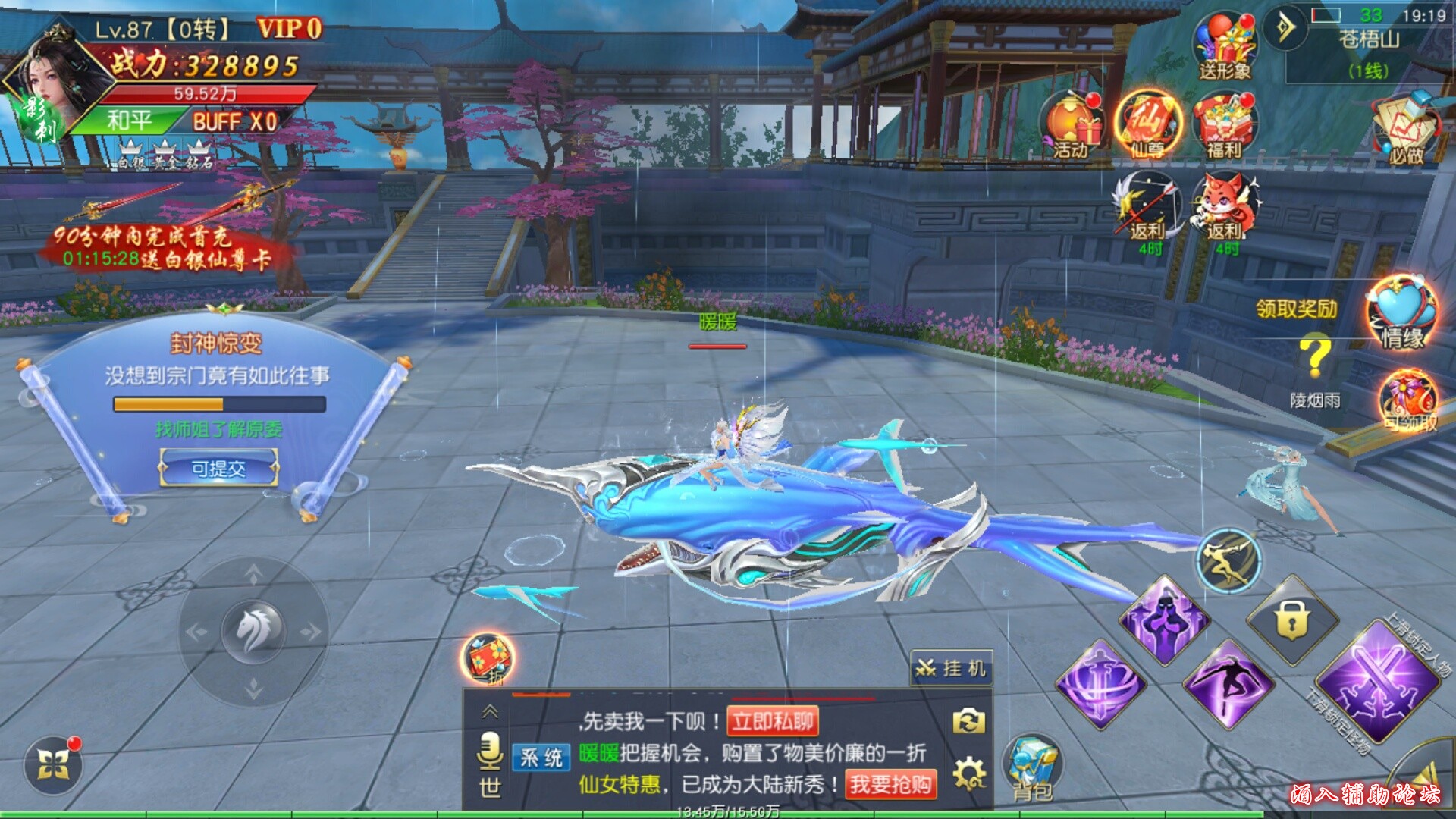
Task: Open the 背包 bag icon
Action: click(x=1031, y=767)
